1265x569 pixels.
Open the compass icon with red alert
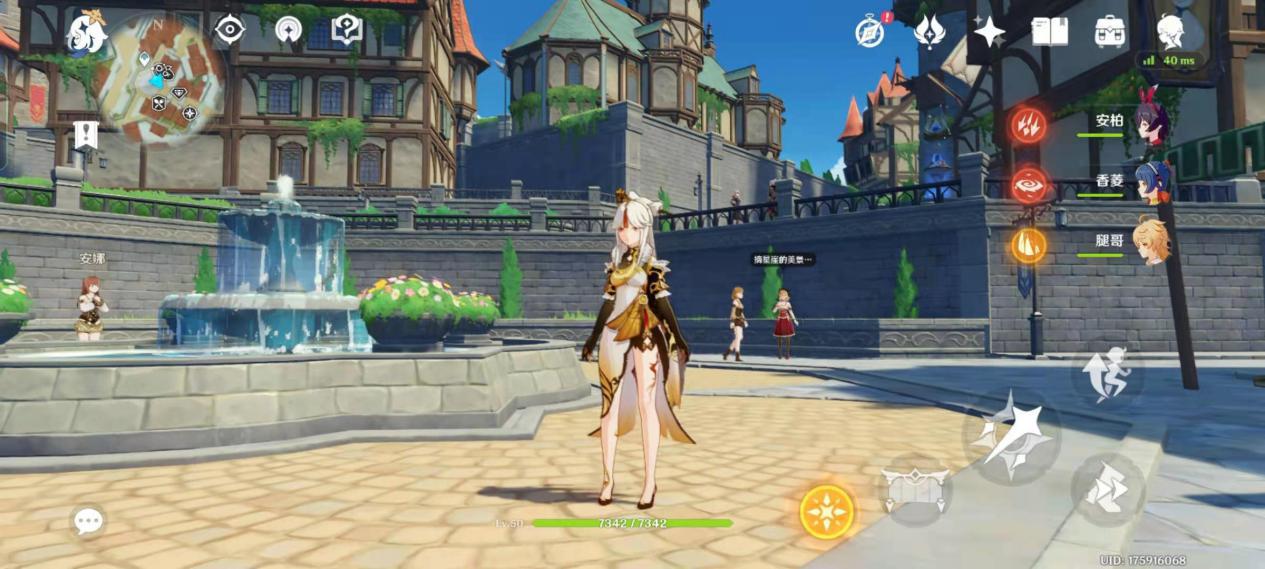[x=871, y=31]
